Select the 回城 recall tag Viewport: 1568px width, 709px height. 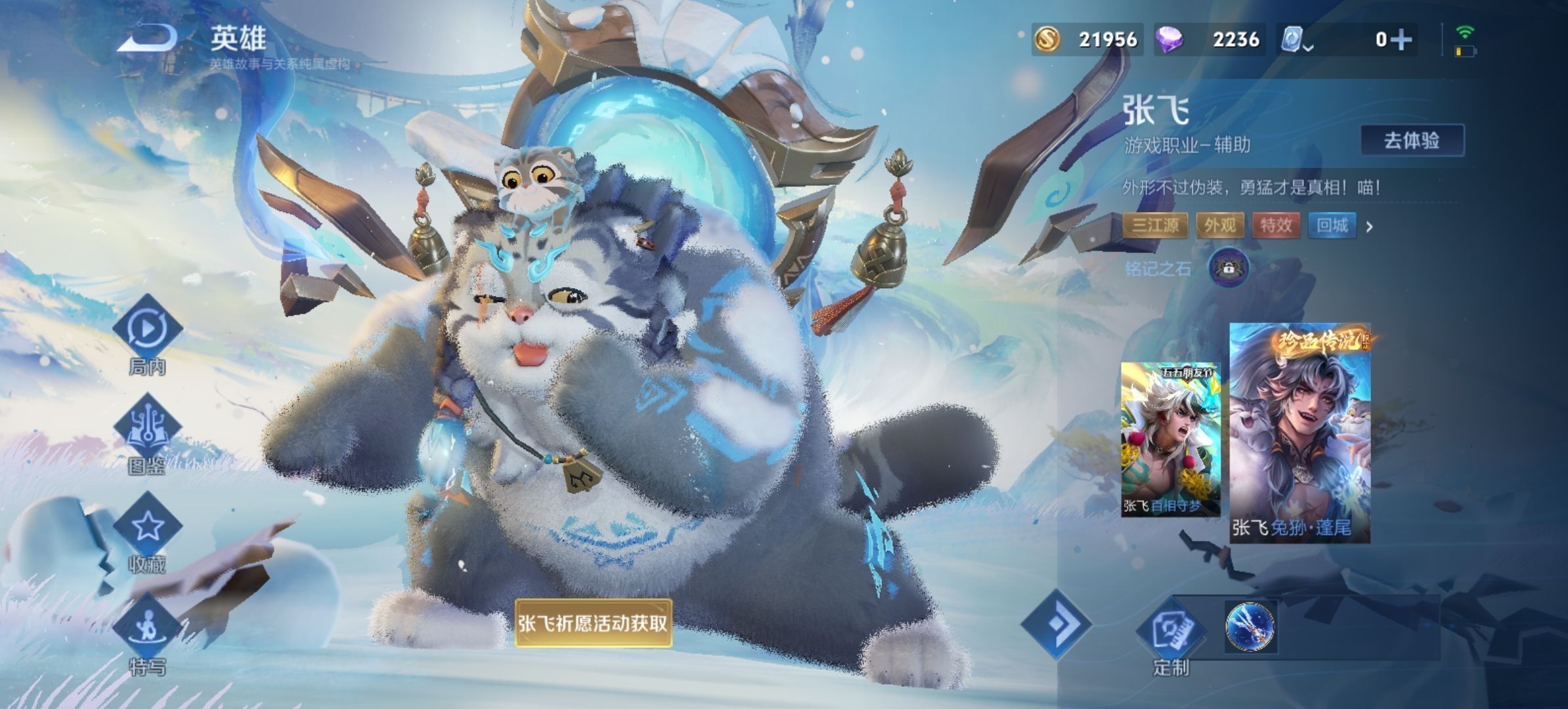coord(1332,226)
